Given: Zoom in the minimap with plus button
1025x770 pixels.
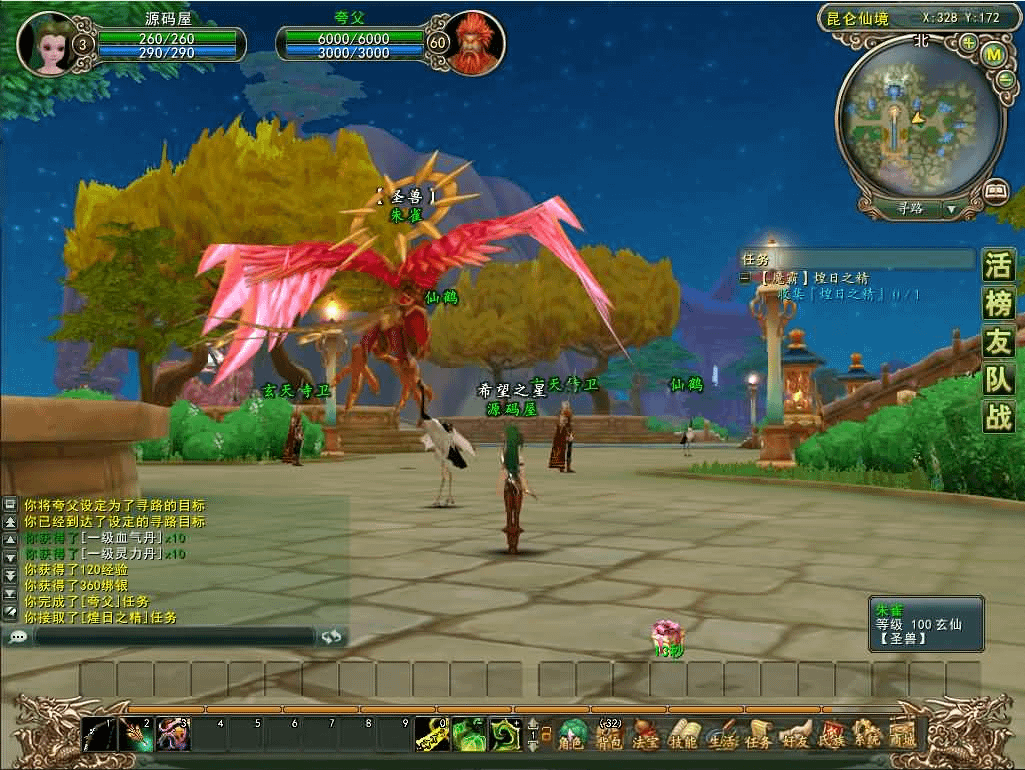Looking at the screenshot, I should point(969,43).
